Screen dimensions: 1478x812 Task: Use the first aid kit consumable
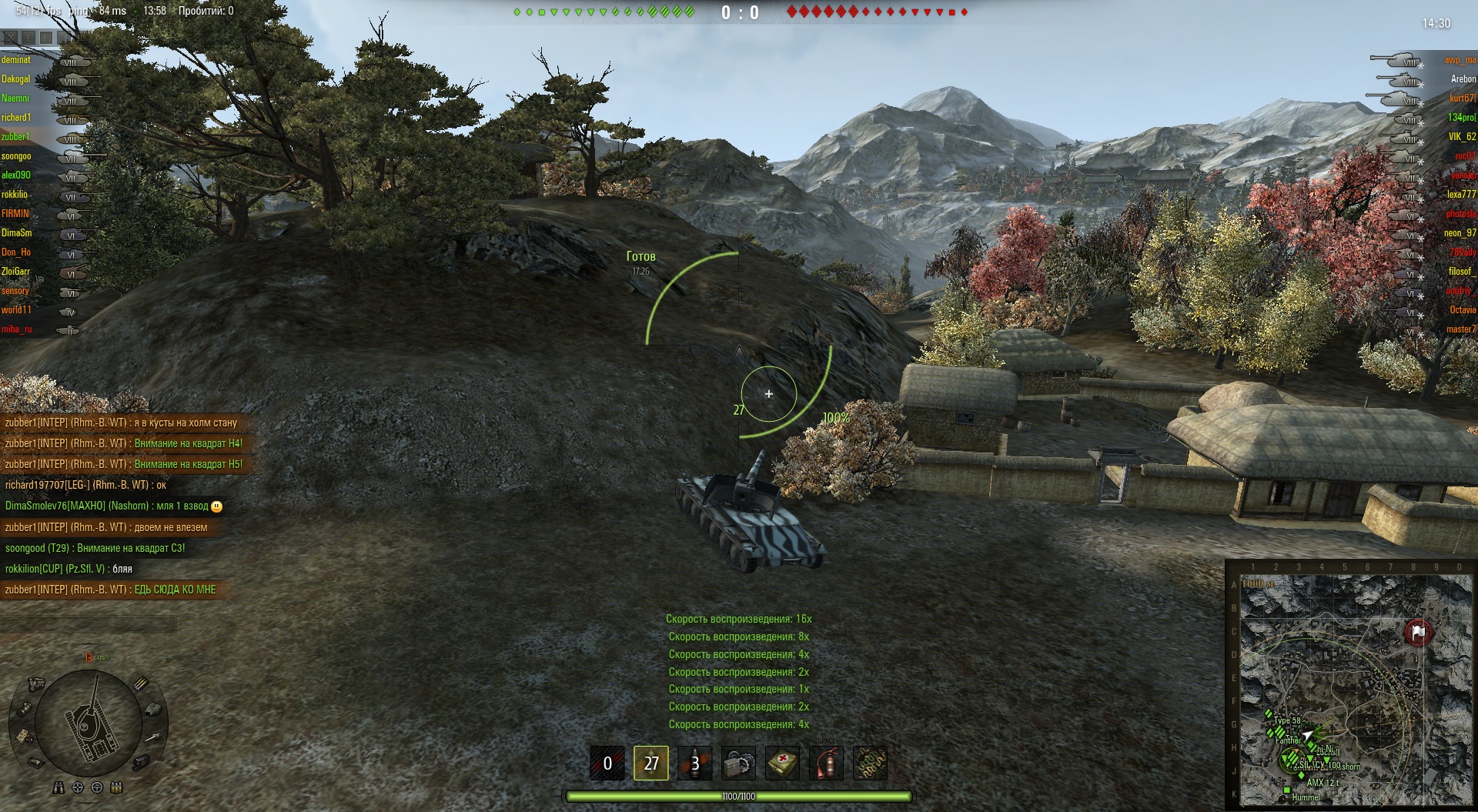[x=782, y=763]
